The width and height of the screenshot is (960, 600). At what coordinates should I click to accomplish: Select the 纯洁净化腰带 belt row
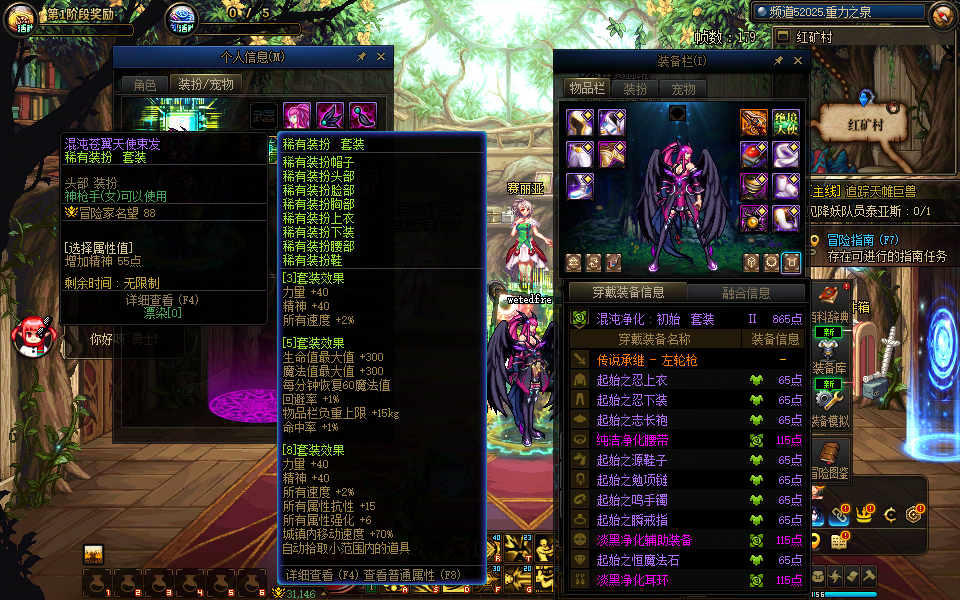coord(690,440)
